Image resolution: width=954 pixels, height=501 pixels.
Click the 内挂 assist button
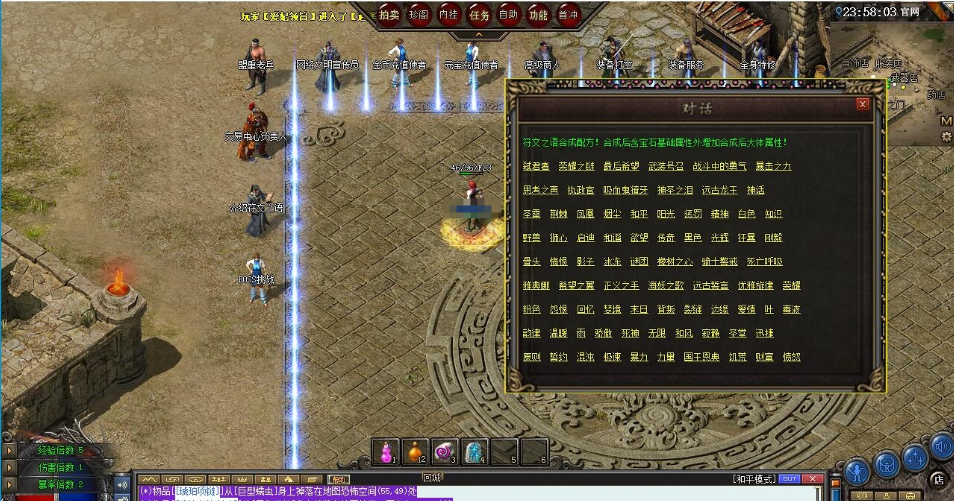coord(449,15)
